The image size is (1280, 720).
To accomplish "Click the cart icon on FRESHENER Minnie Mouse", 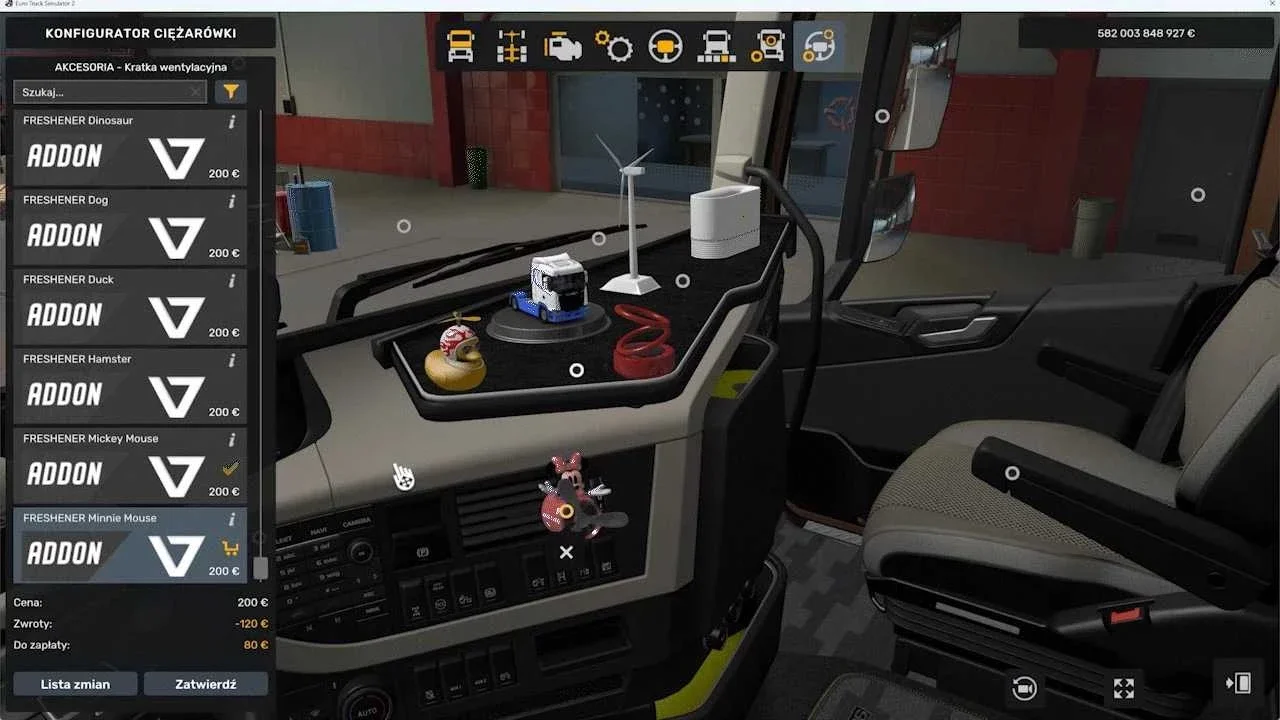I will pyautogui.click(x=232, y=548).
